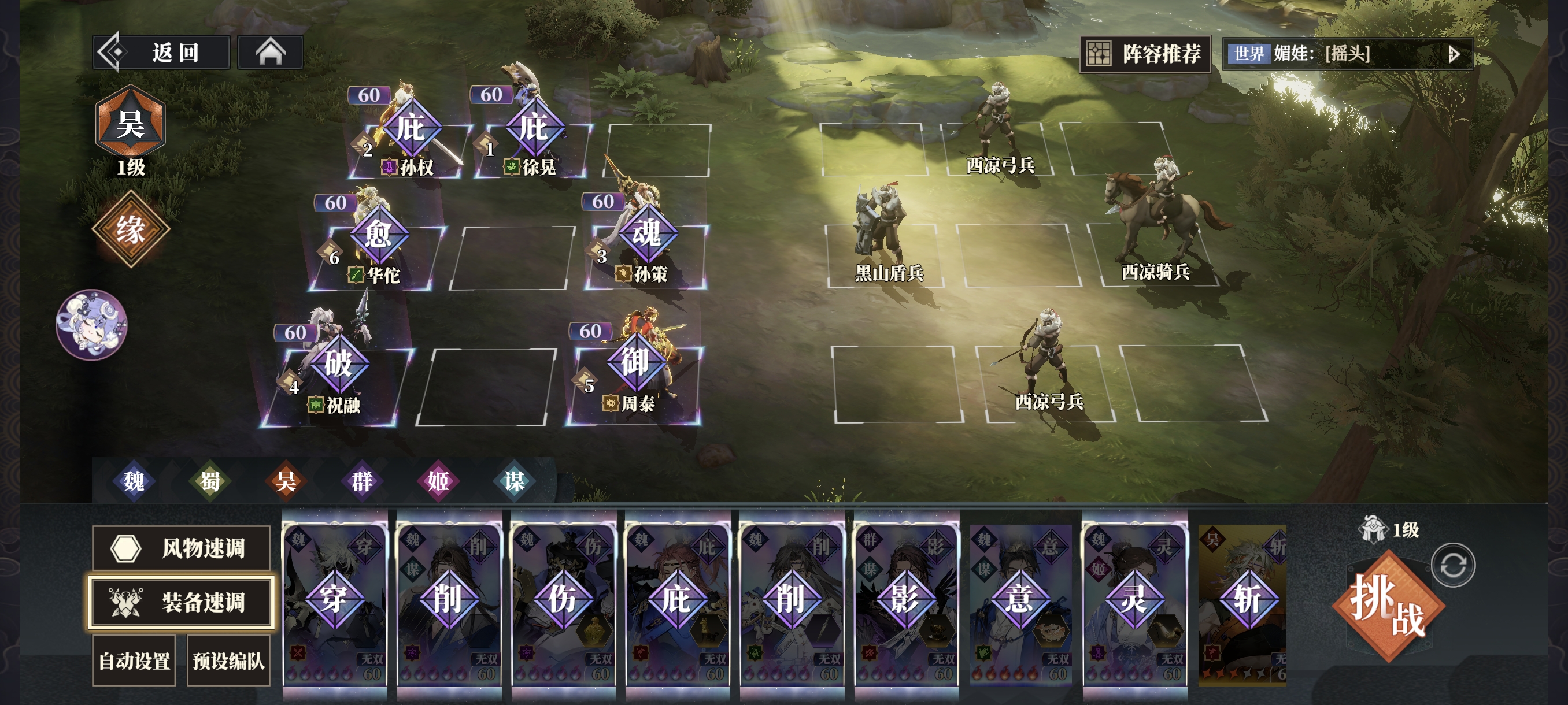This screenshot has height=705, width=1568.
Task: Filter heroes by 魏 faction
Action: [x=134, y=481]
